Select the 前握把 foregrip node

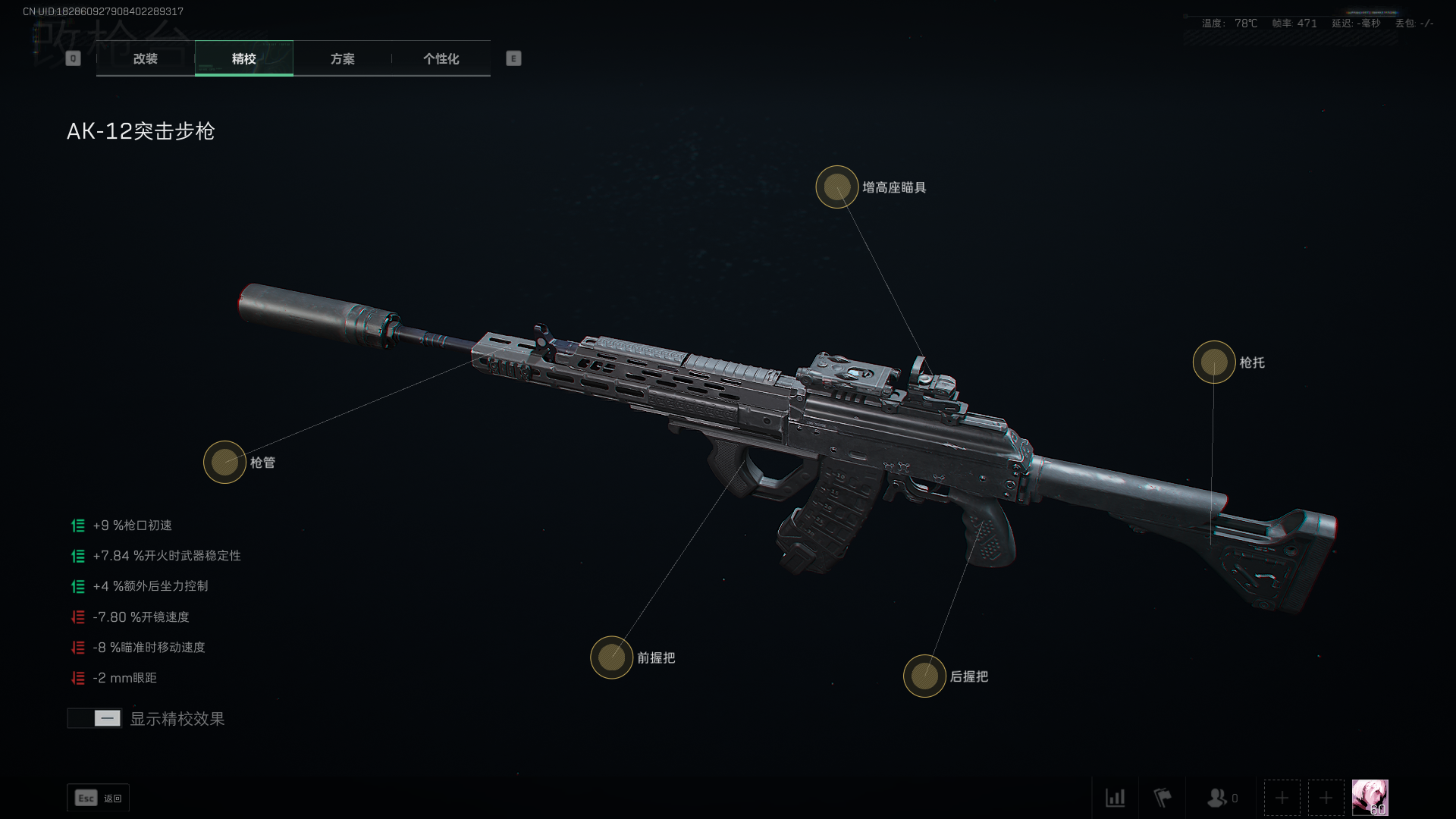[611, 657]
